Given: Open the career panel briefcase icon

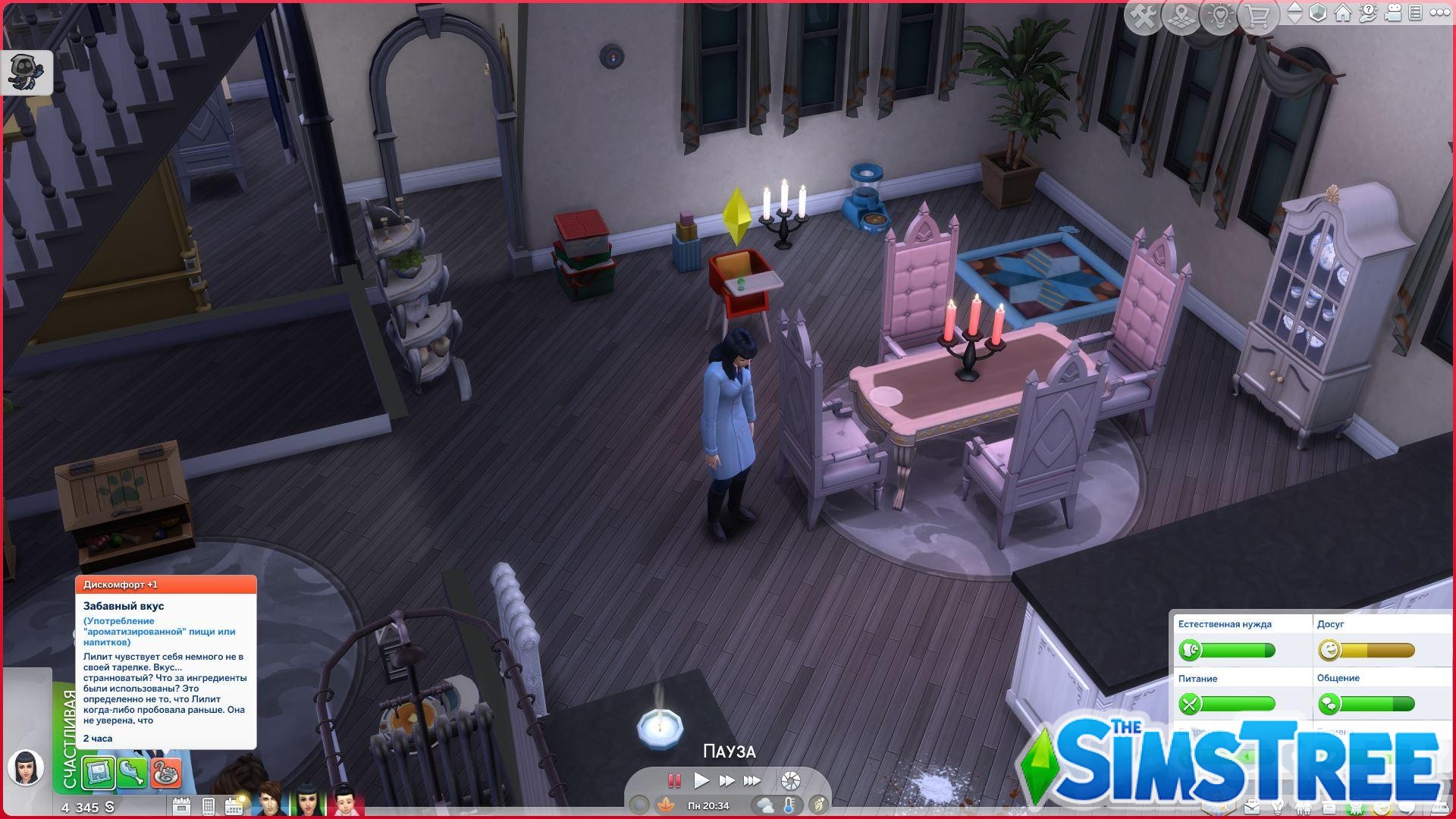Looking at the screenshot, I should (x=1252, y=807).
